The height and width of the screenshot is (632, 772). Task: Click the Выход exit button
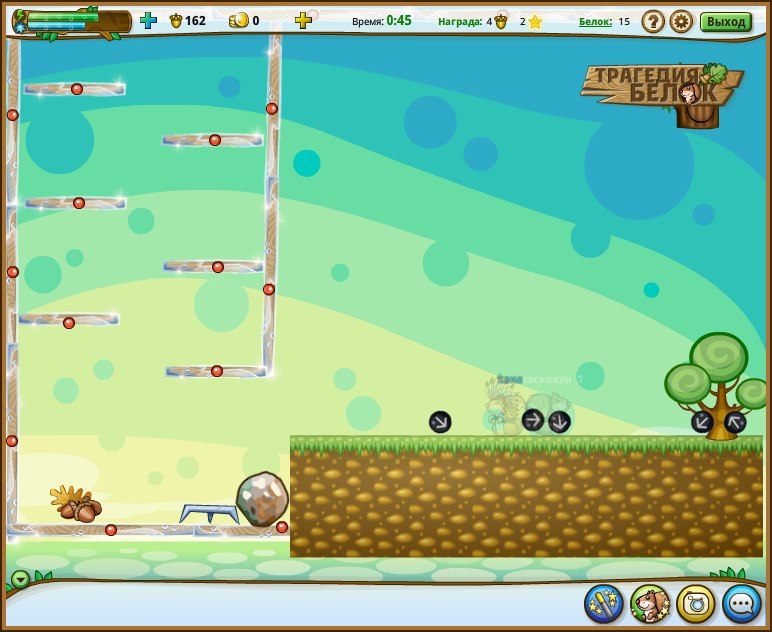pos(725,21)
